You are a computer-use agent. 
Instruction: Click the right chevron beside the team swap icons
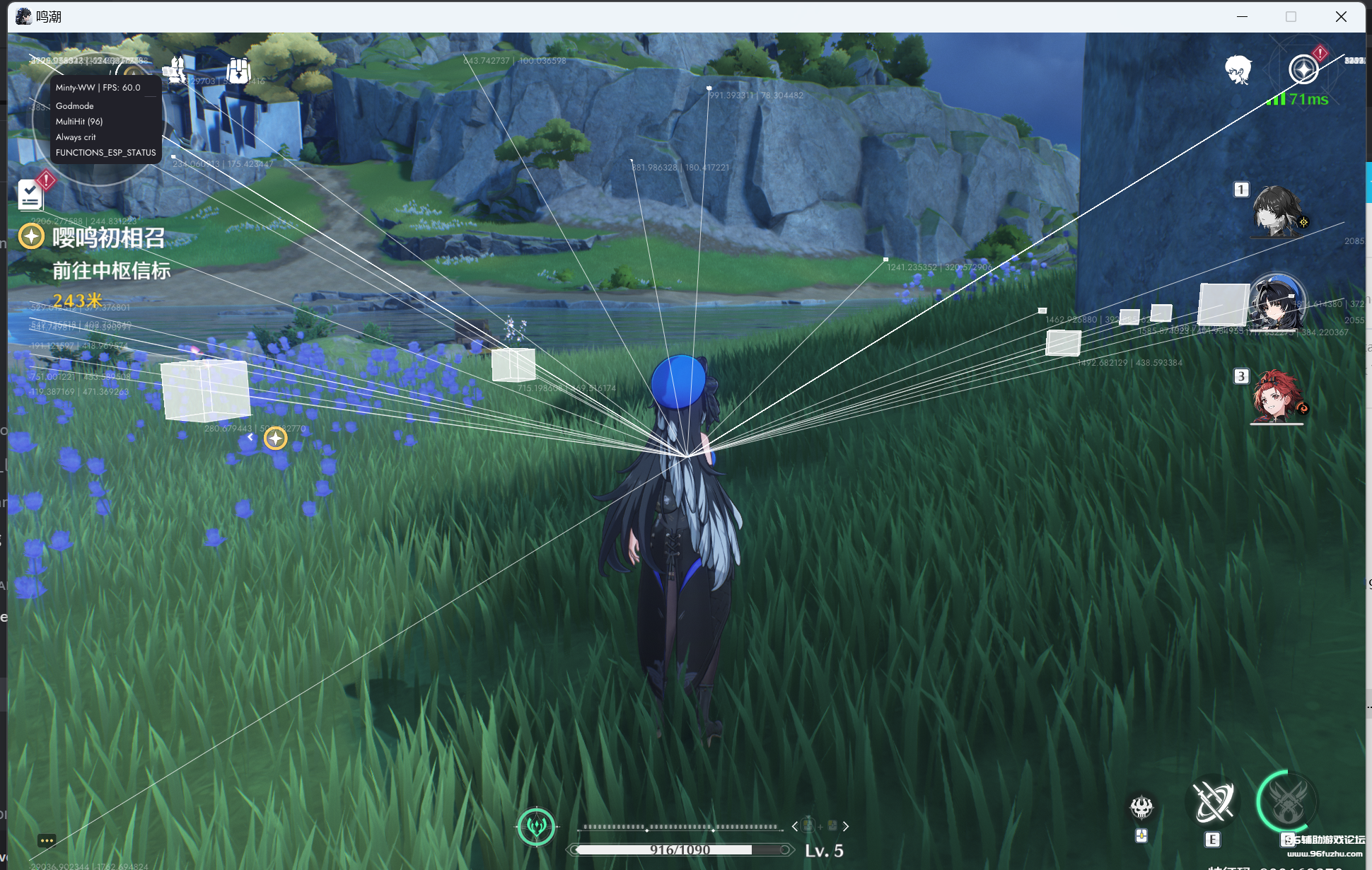pyautogui.click(x=846, y=826)
